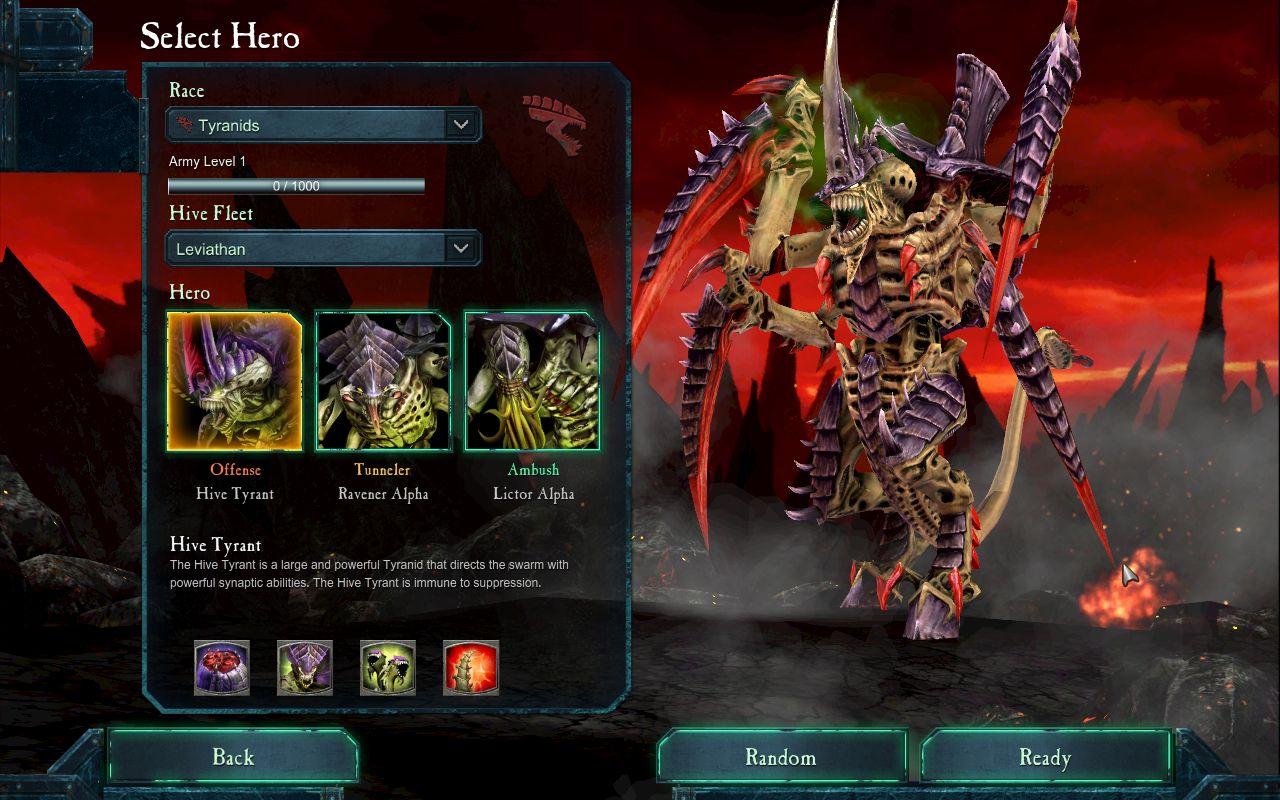Click the red brain-like organ ability icon

(x=222, y=668)
